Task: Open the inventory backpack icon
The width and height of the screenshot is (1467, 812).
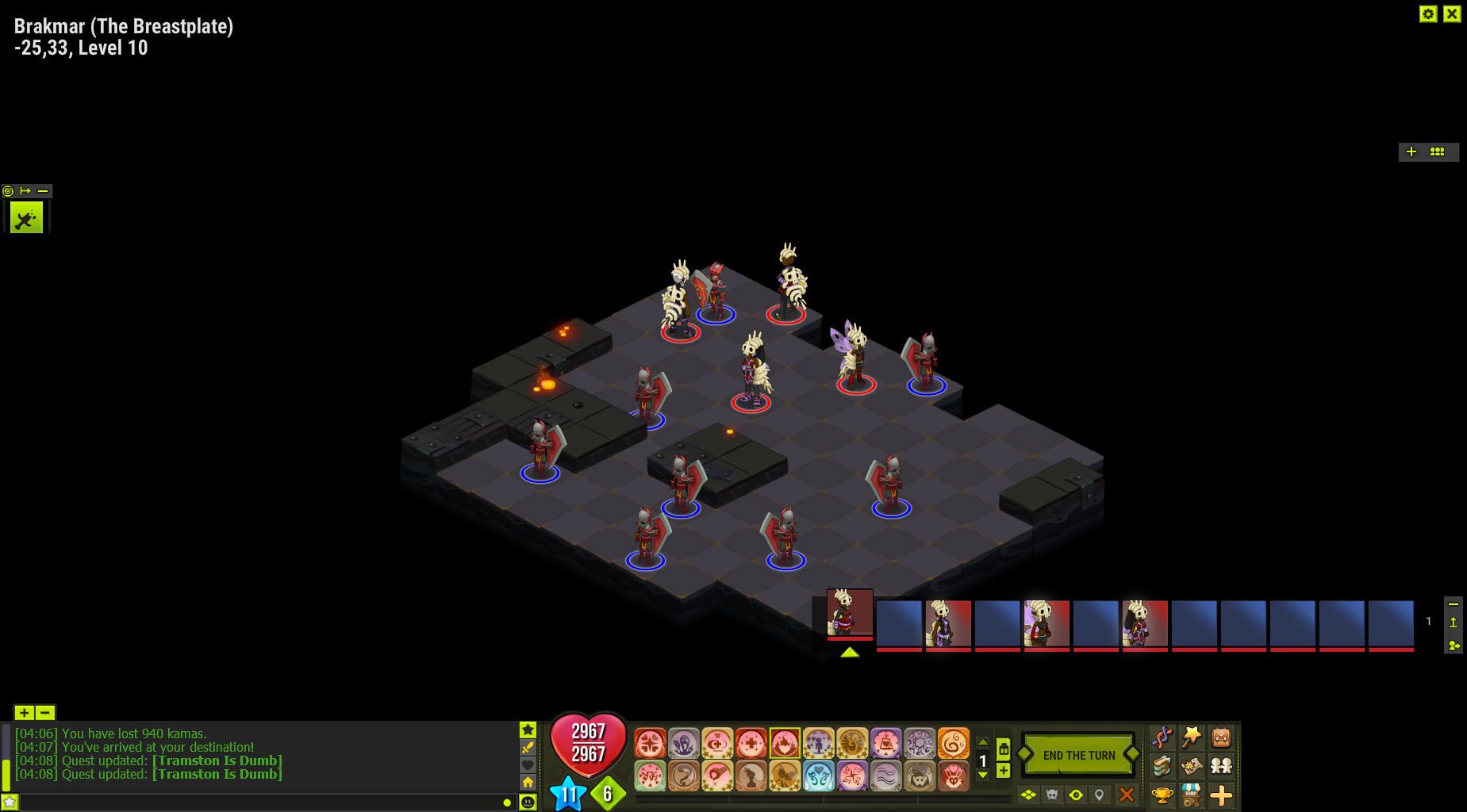Action: (1220, 739)
